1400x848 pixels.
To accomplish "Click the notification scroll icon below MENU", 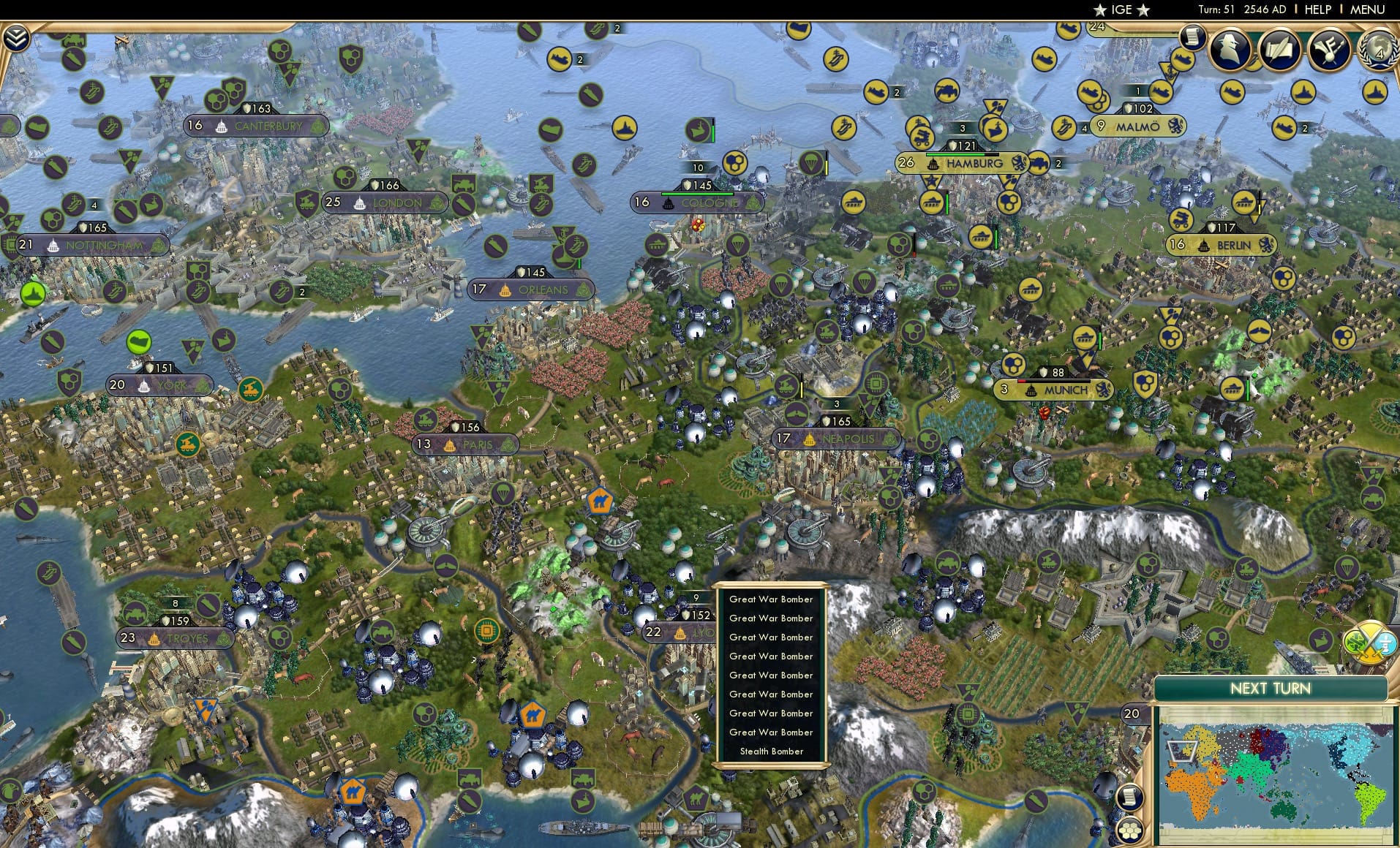I will click(1193, 38).
